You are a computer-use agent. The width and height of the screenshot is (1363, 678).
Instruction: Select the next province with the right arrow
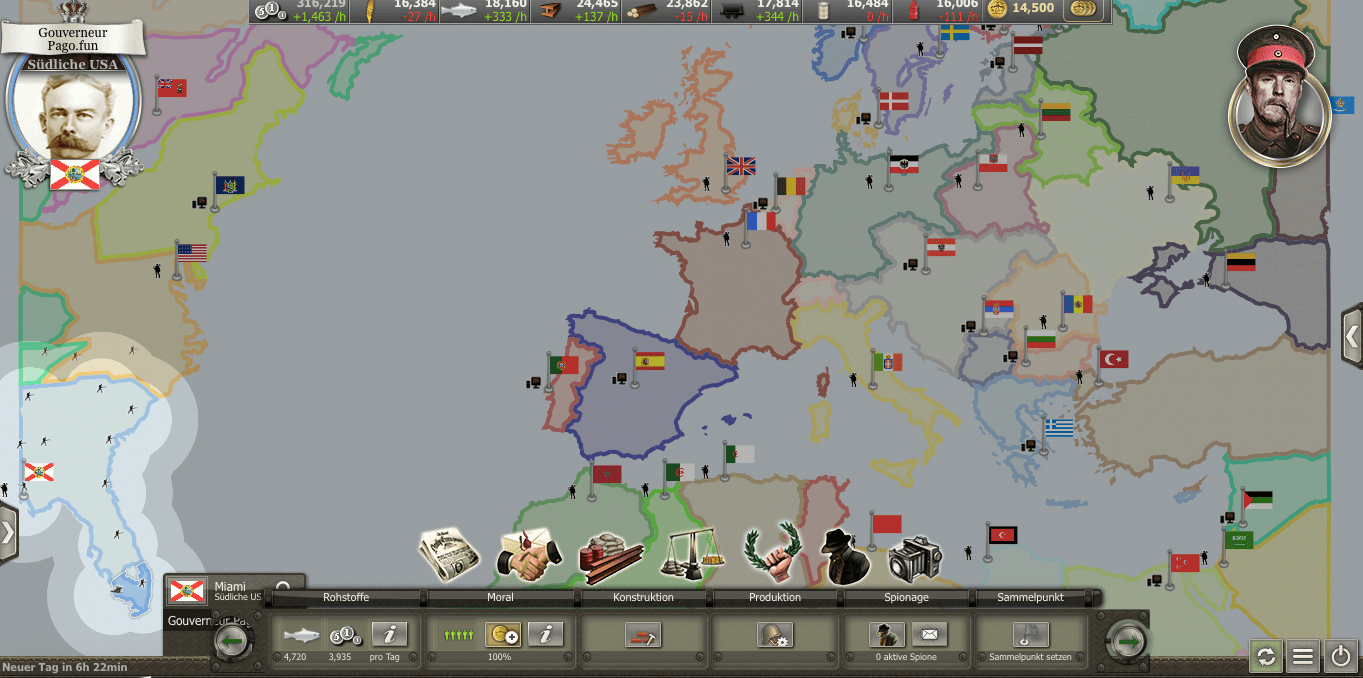tap(1129, 640)
